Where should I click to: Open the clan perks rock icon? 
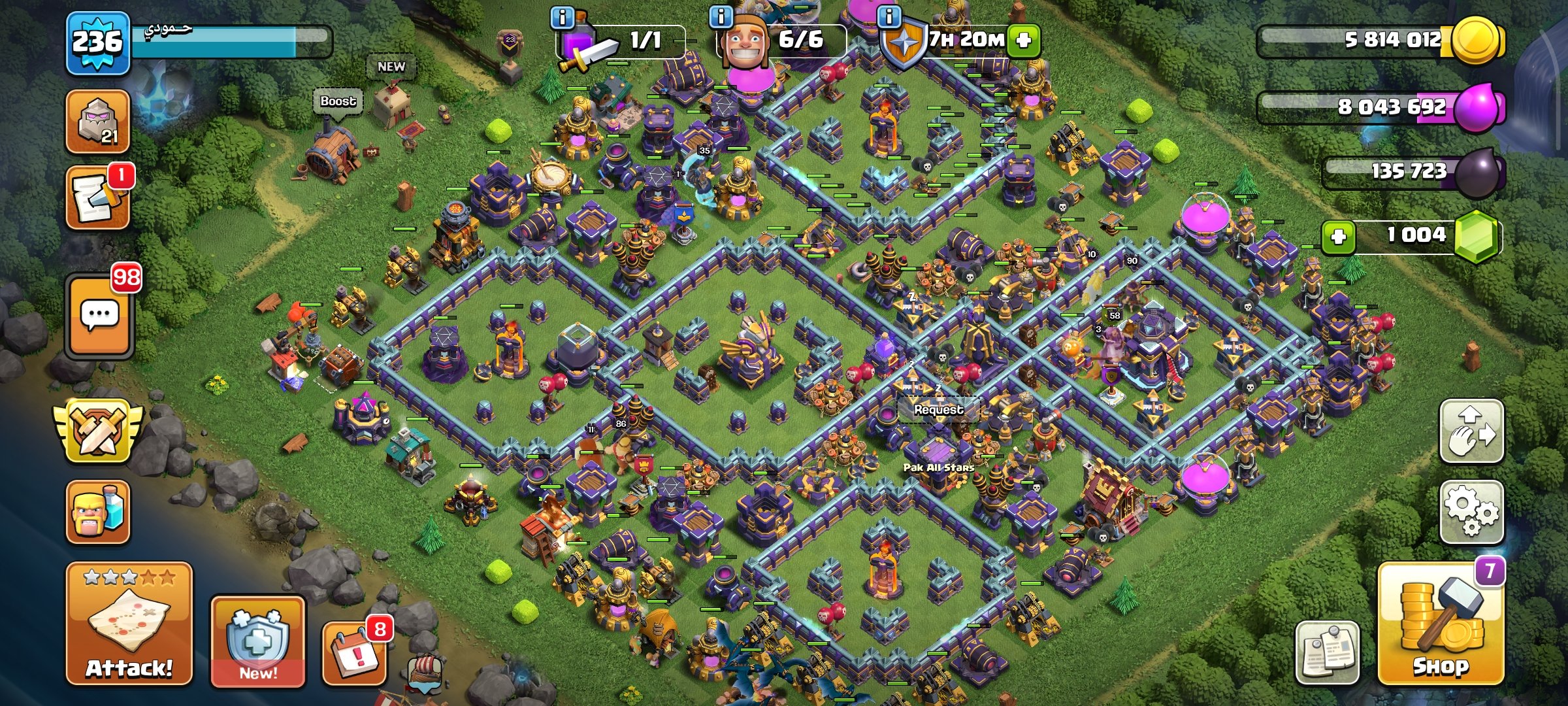point(97,122)
